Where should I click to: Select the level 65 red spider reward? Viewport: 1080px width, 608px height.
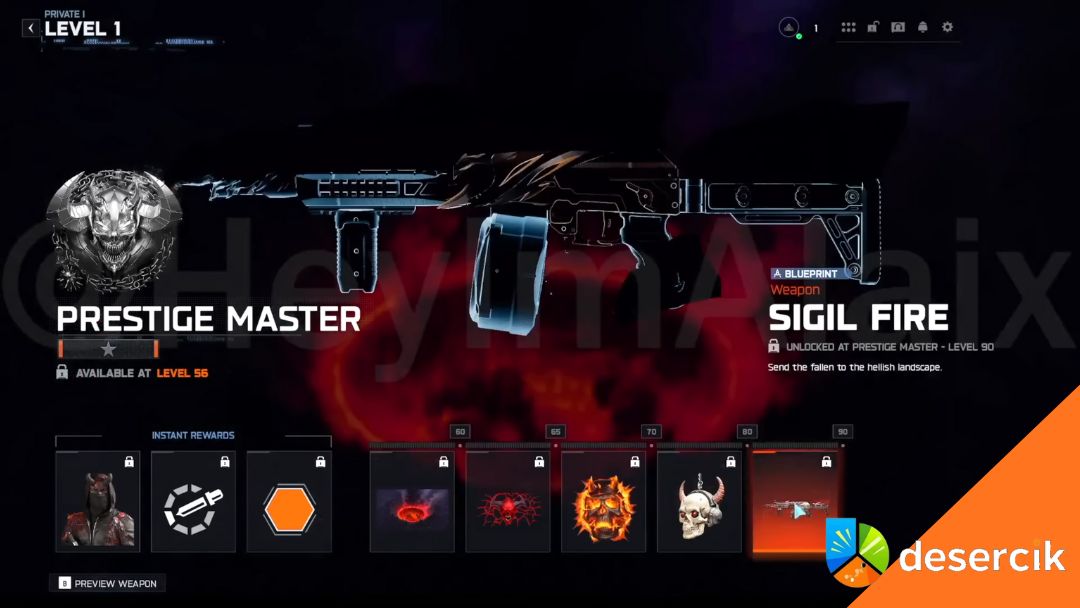tap(508, 501)
